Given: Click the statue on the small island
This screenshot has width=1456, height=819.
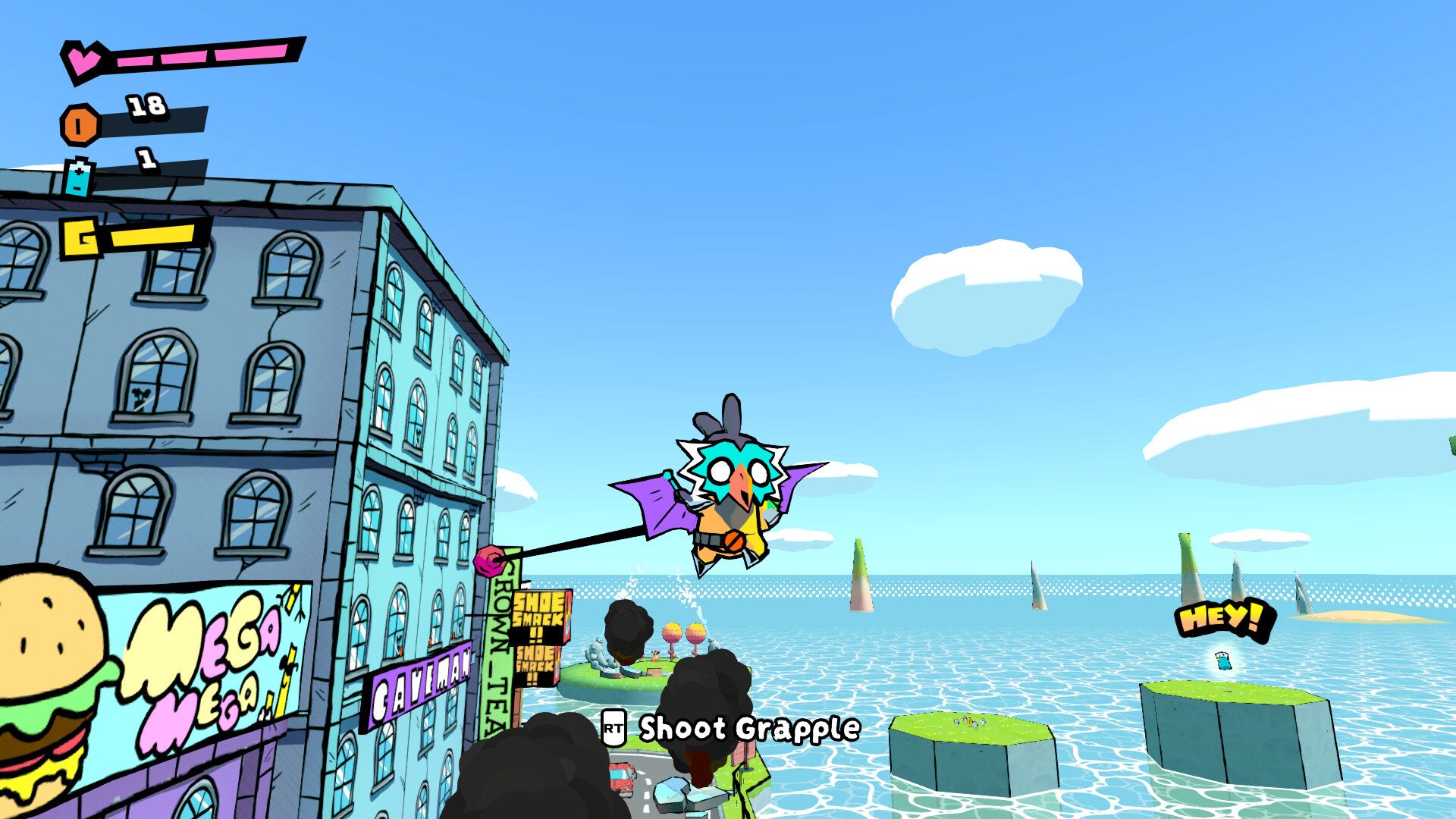Looking at the screenshot, I should coord(598,653).
